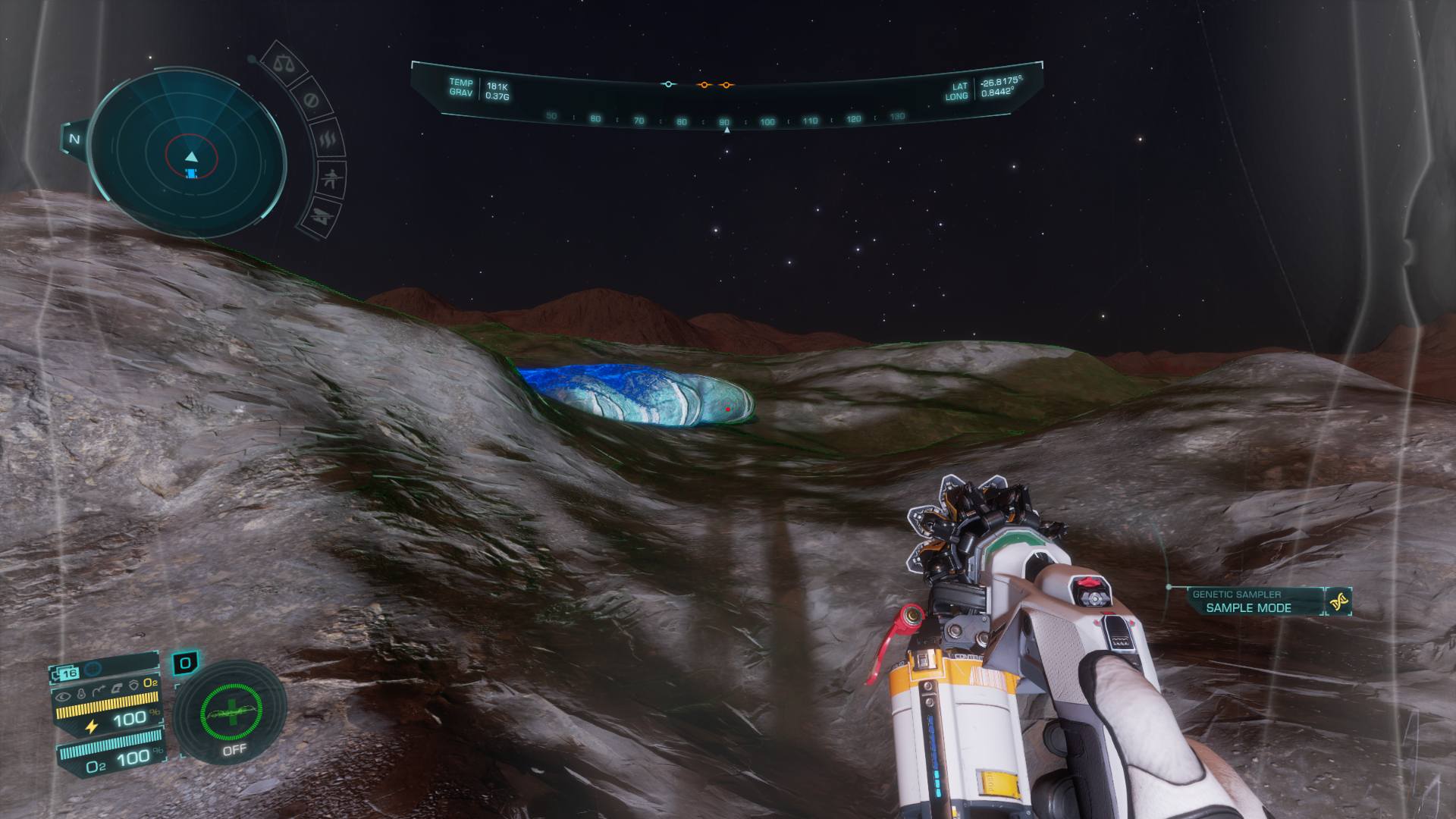This screenshot has width=1456, height=819.
Task: Select the crossed-out person status icon
Action: pos(330,180)
